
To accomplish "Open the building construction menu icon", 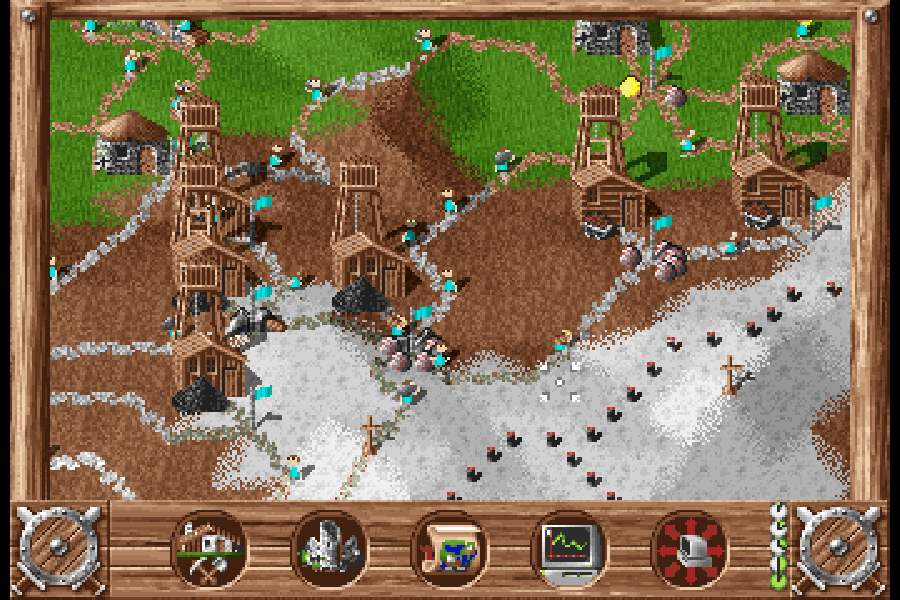I will (209, 548).
